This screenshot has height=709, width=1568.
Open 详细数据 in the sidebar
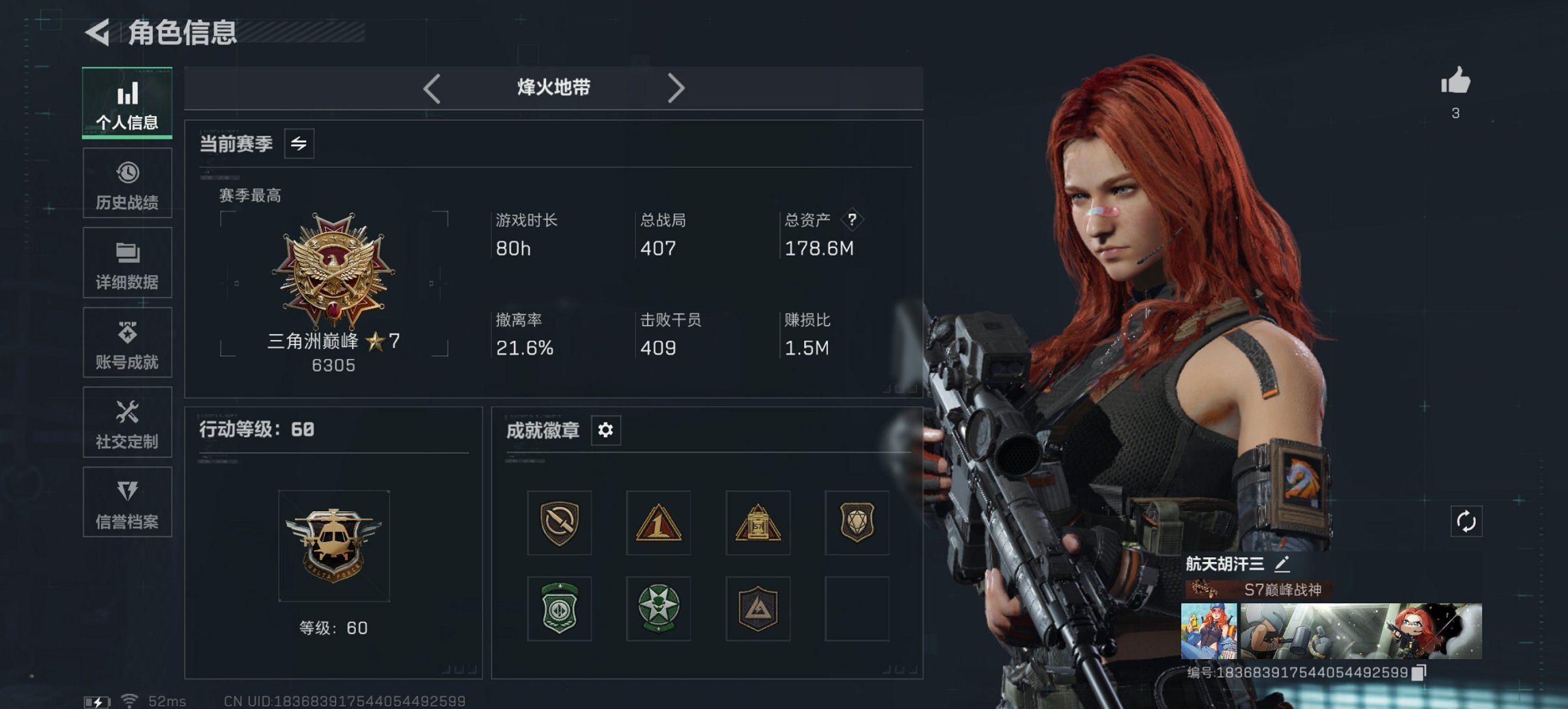127,263
